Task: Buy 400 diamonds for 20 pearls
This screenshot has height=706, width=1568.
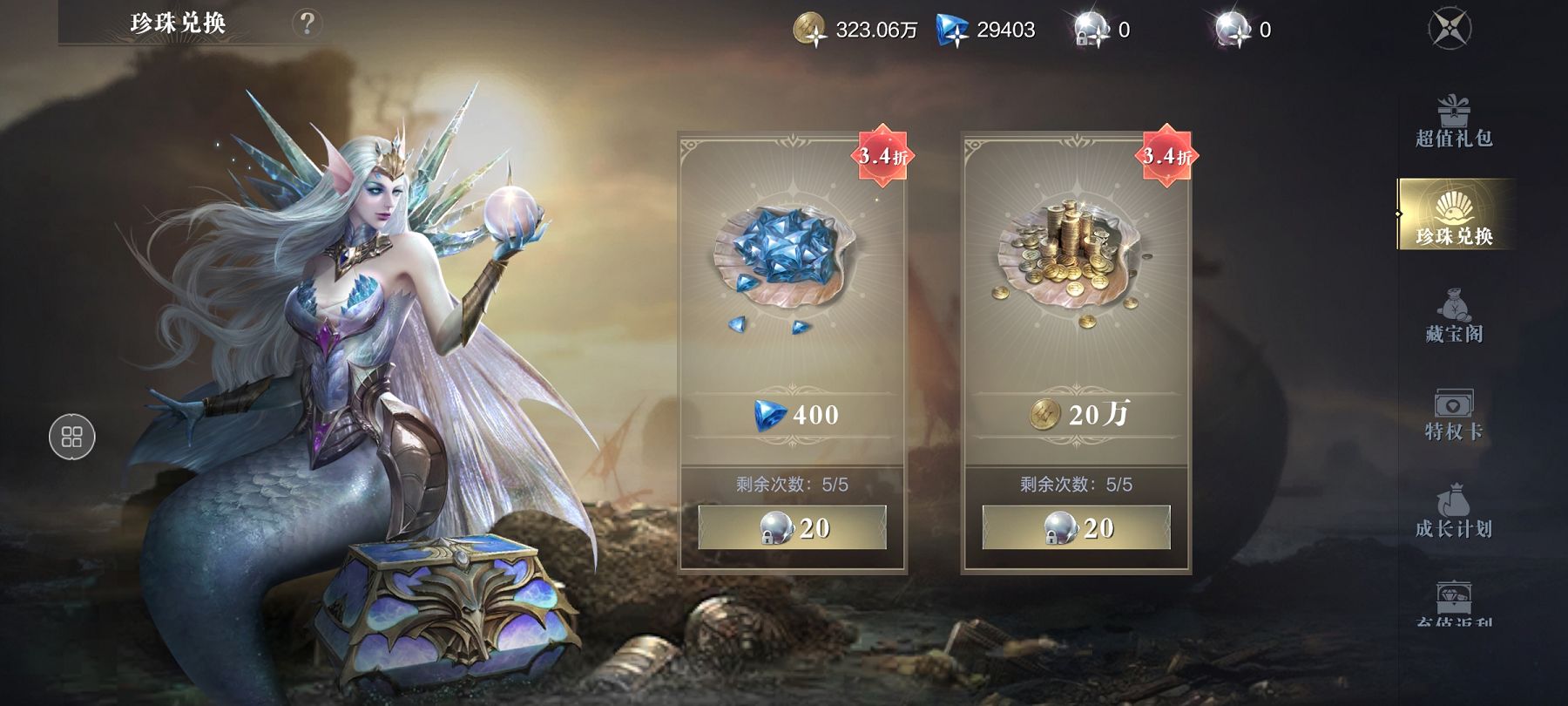Action: tap(792, 527)
